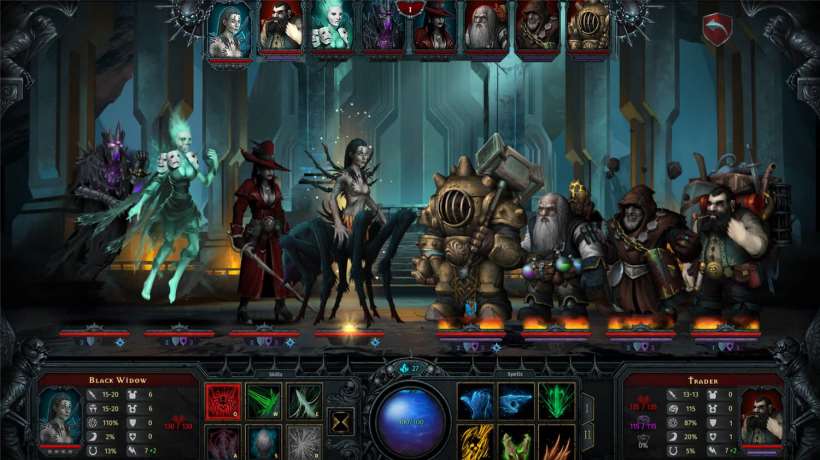Activate the red web skill icon
Image resolution: width=820 pixels, height=460 pixels.
(221, 401)
